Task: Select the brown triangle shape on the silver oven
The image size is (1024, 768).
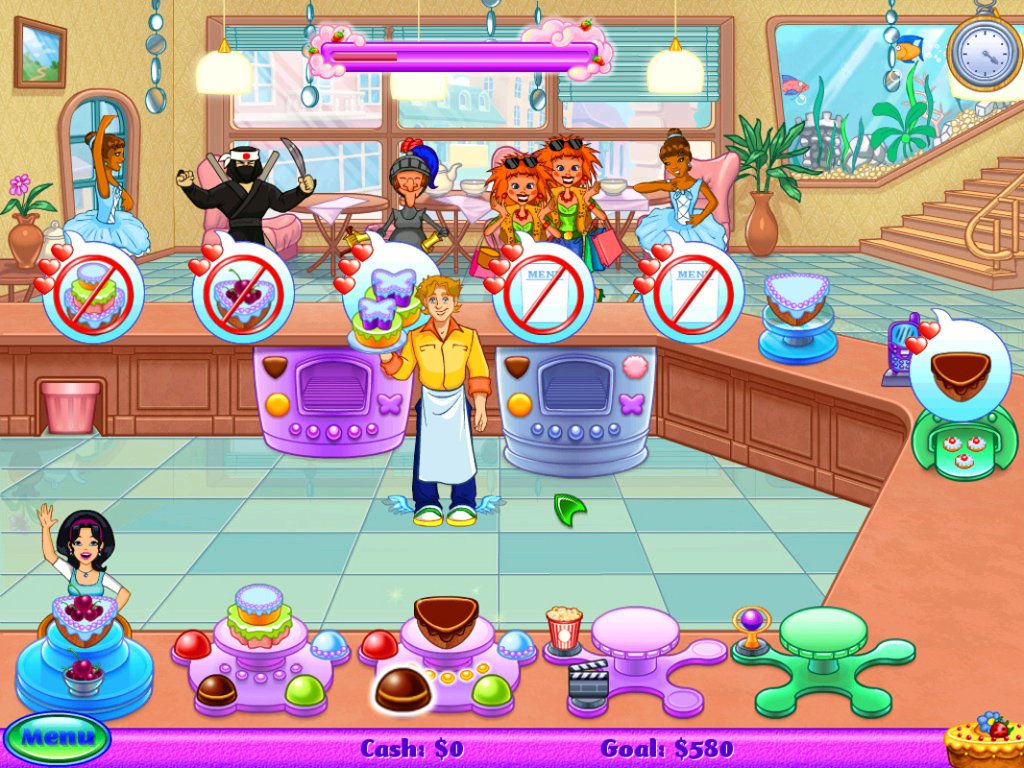Action: [x=516, y=367]
